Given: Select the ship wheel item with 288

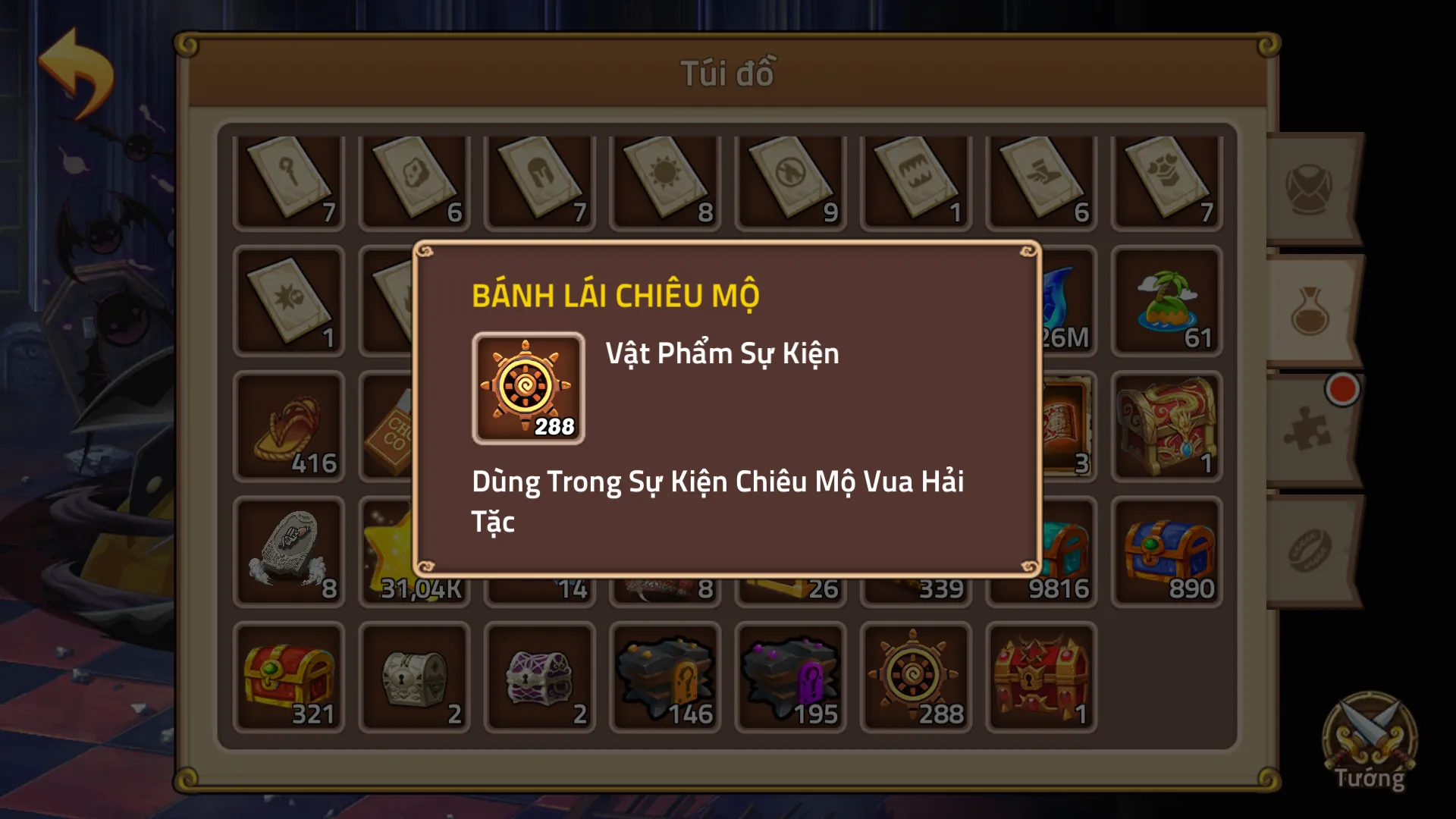Looking at the screenshot, I should click(x=915, y=677).
